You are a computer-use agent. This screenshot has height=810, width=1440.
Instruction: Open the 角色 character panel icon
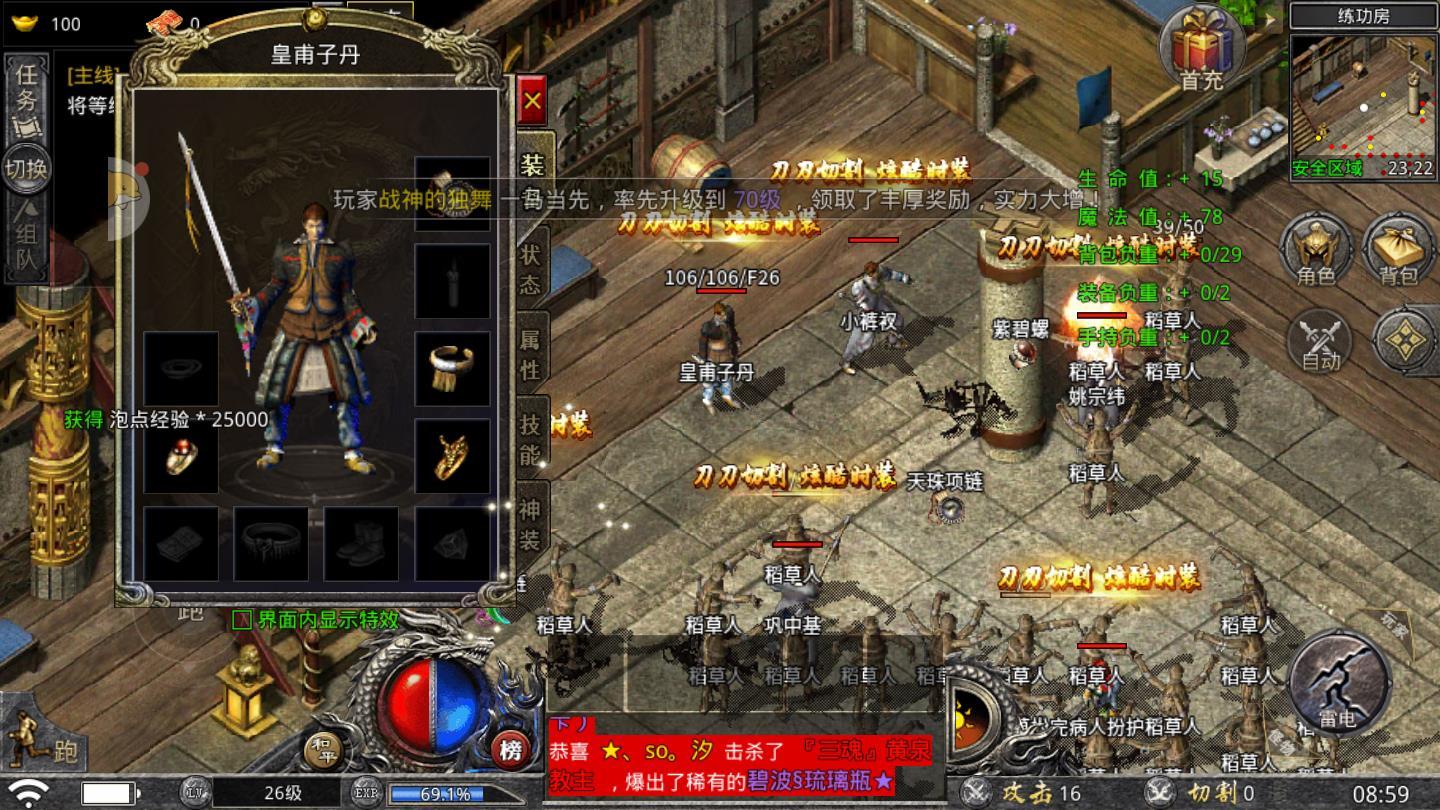coord(1317,254)
